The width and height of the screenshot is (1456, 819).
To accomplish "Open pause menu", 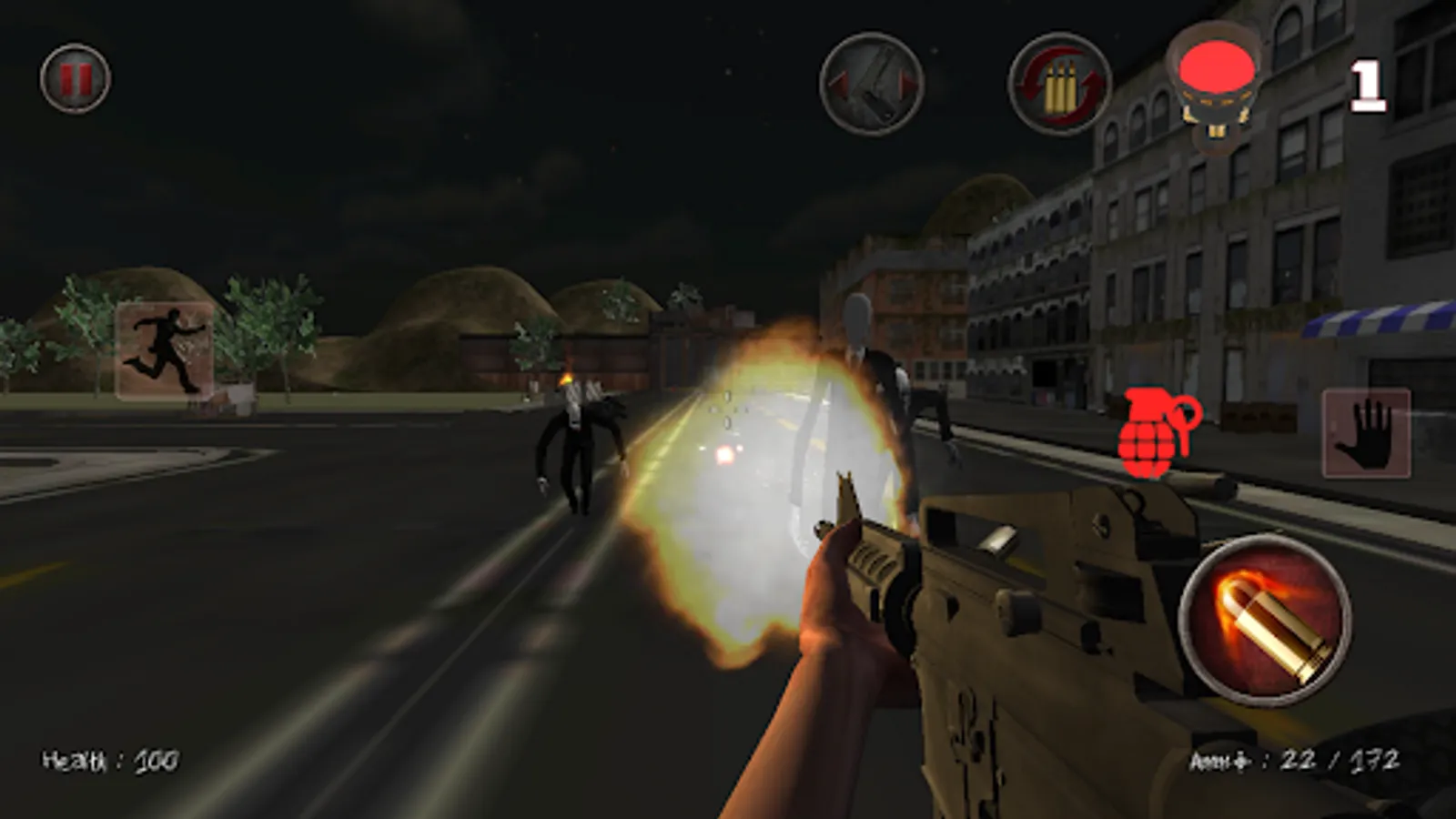I will coord(75,77).
